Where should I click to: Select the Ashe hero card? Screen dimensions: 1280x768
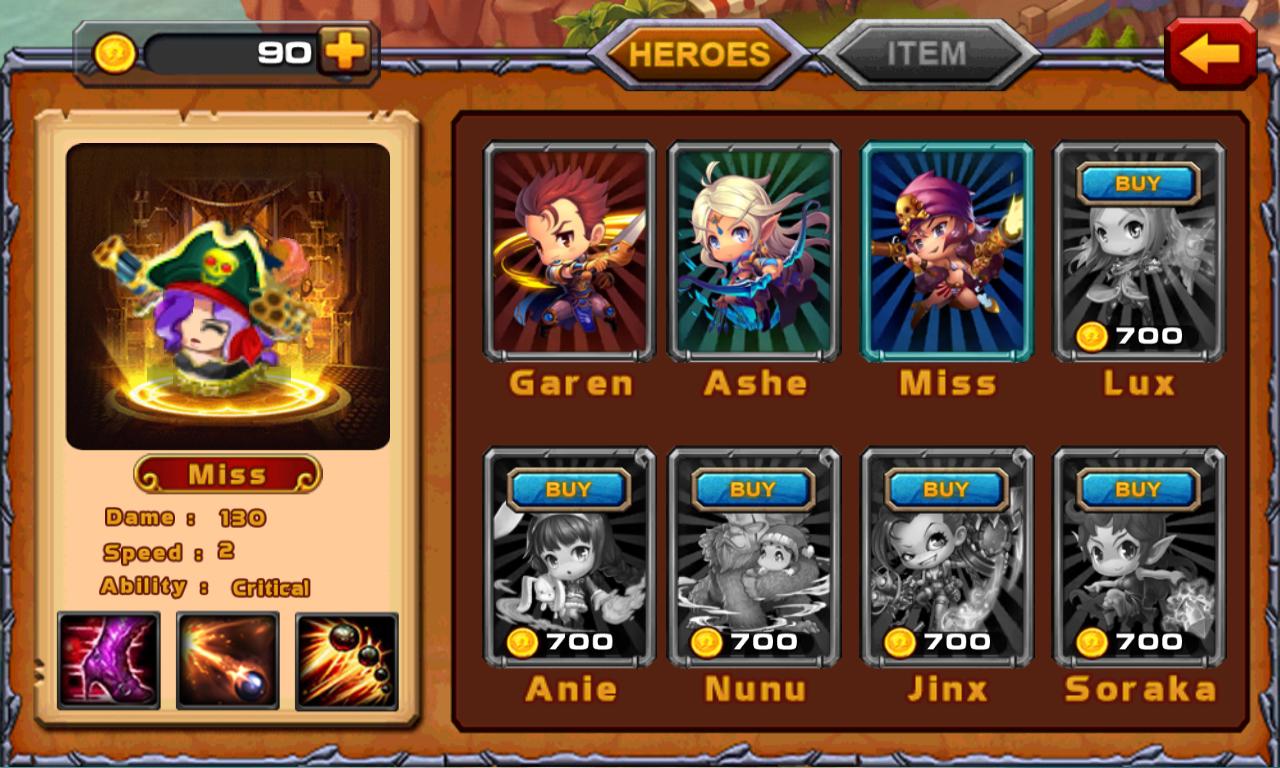pyautogui.click(x=755, y=252)
